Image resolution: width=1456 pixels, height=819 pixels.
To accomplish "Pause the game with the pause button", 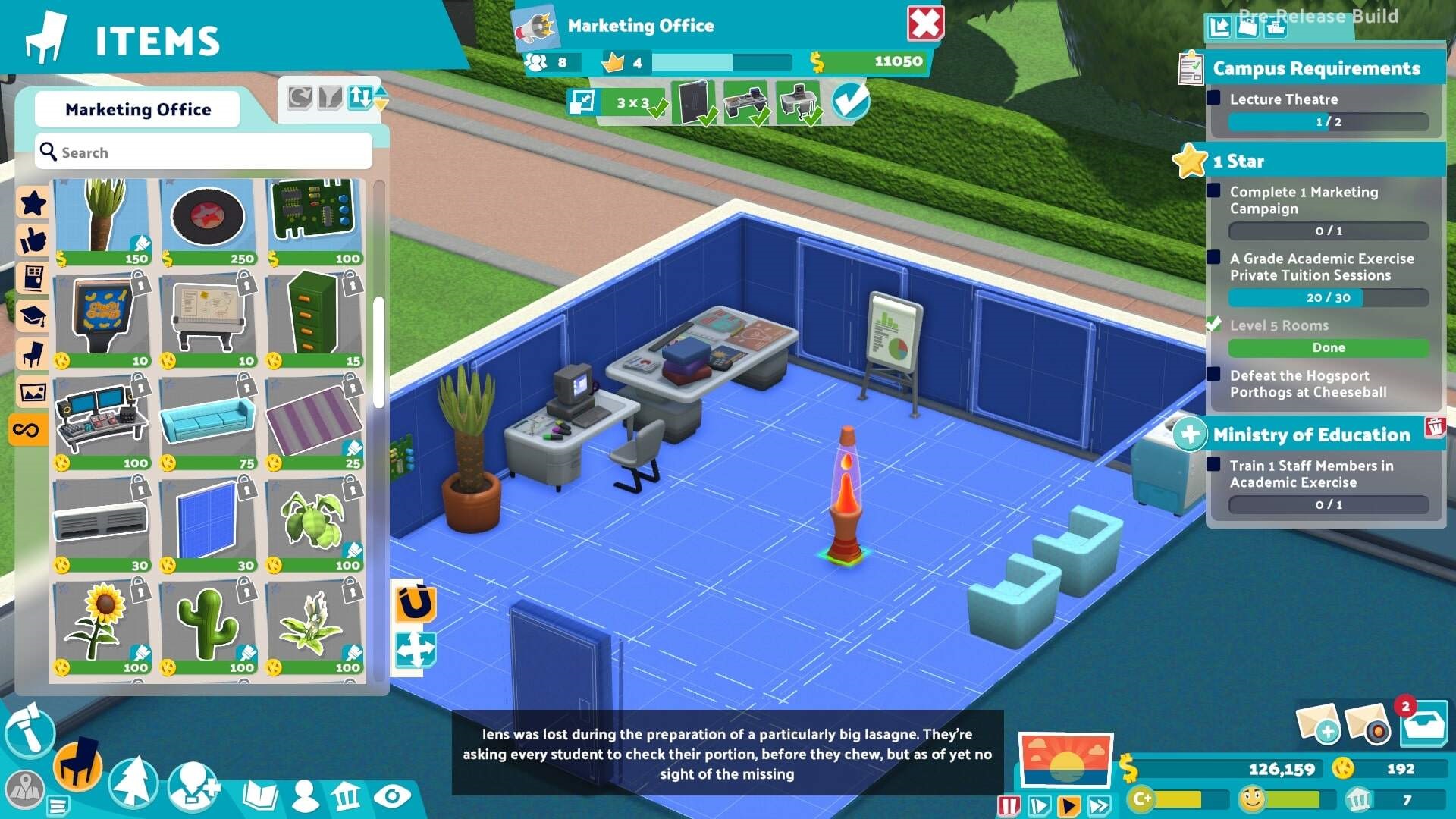I will [x=1009, y=805].
